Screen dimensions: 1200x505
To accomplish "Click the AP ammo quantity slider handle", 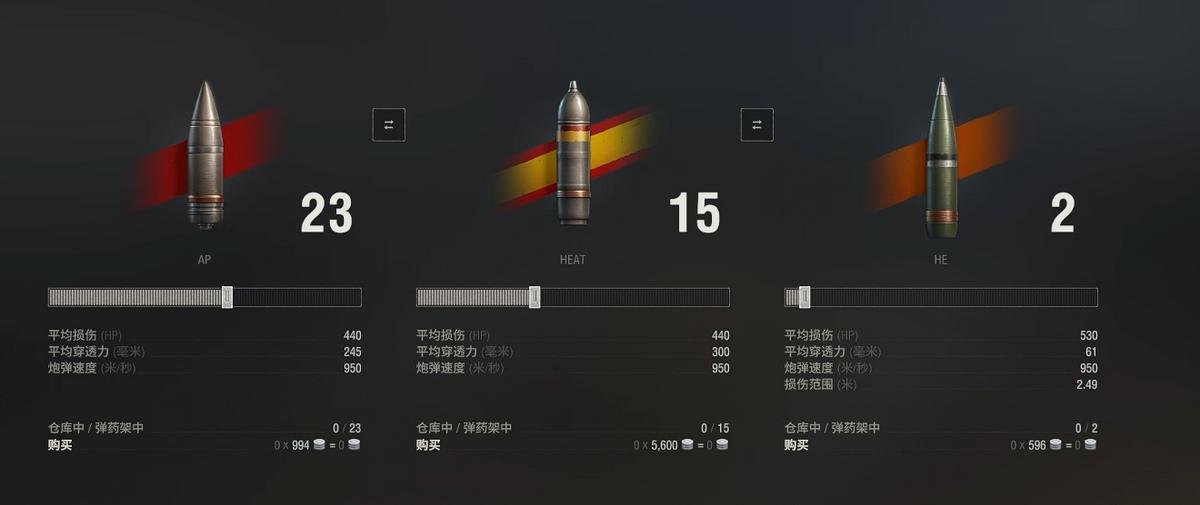I will [x=227, y=297].
